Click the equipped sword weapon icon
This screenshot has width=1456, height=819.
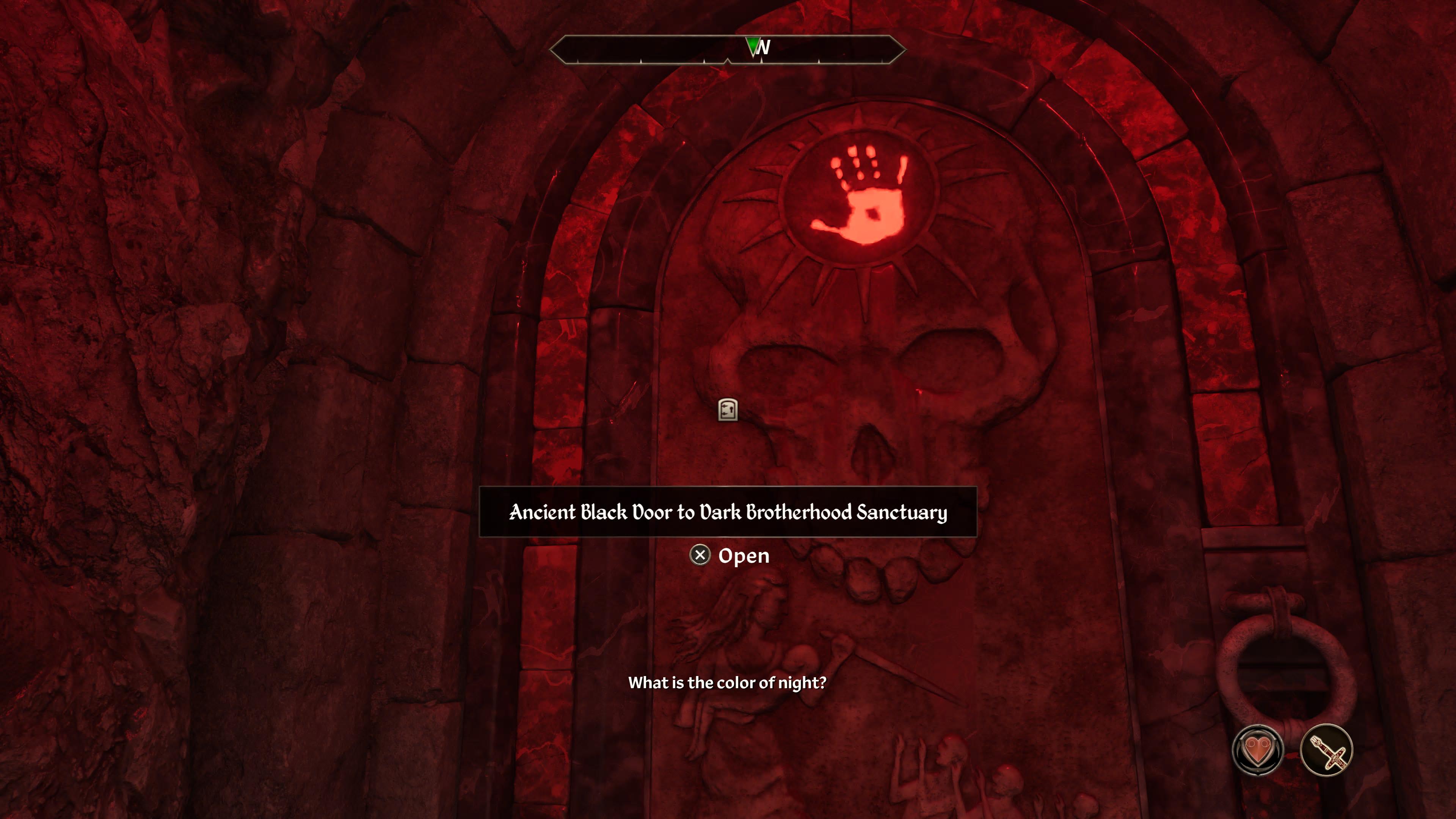pyautogui.click(x=1326, y=750)
